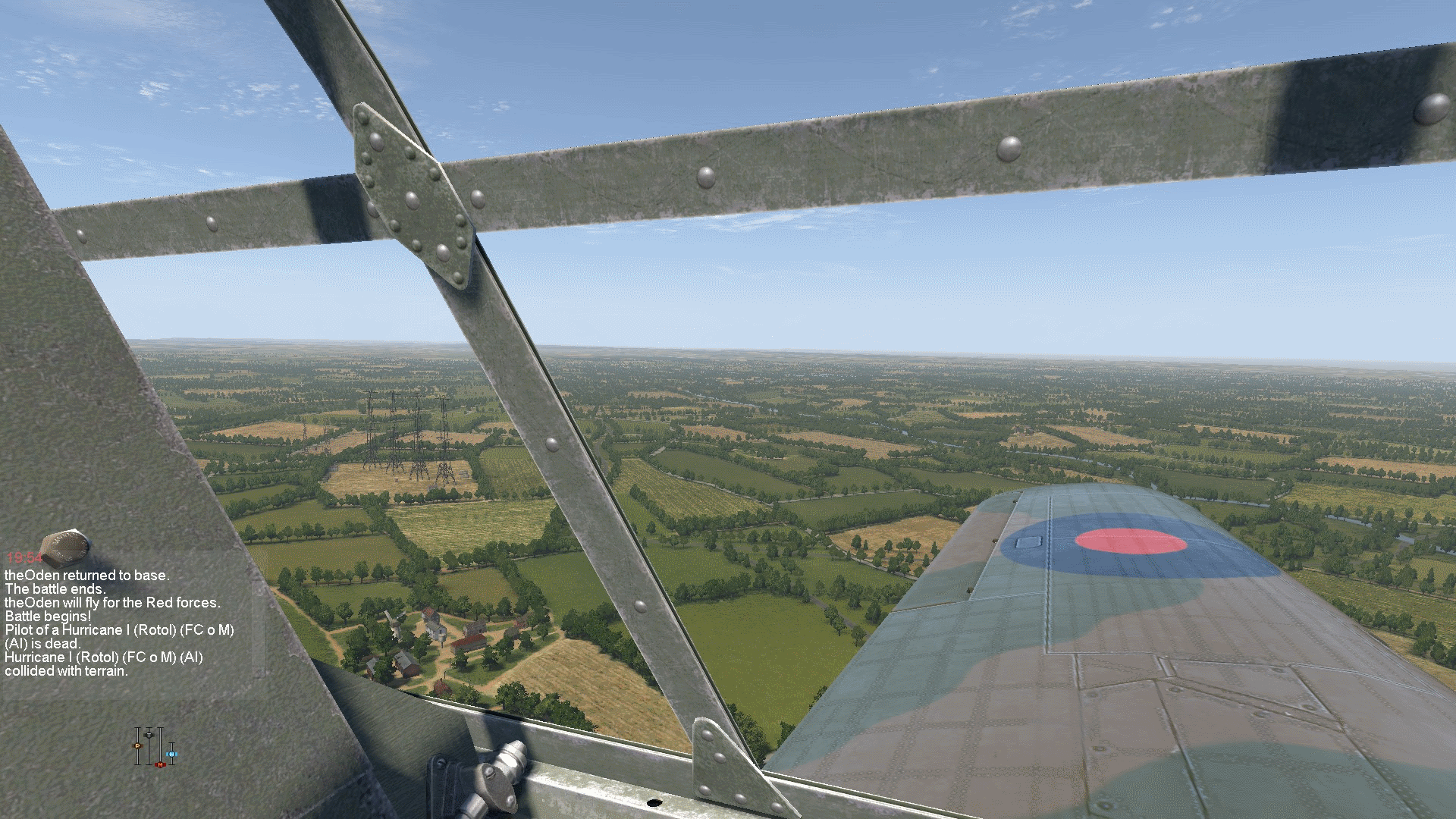Image resolution: width=1456 pixels, height=819 pixels.
Task: Click the prop pitch P lever indicator
Action: click(138, 746)
